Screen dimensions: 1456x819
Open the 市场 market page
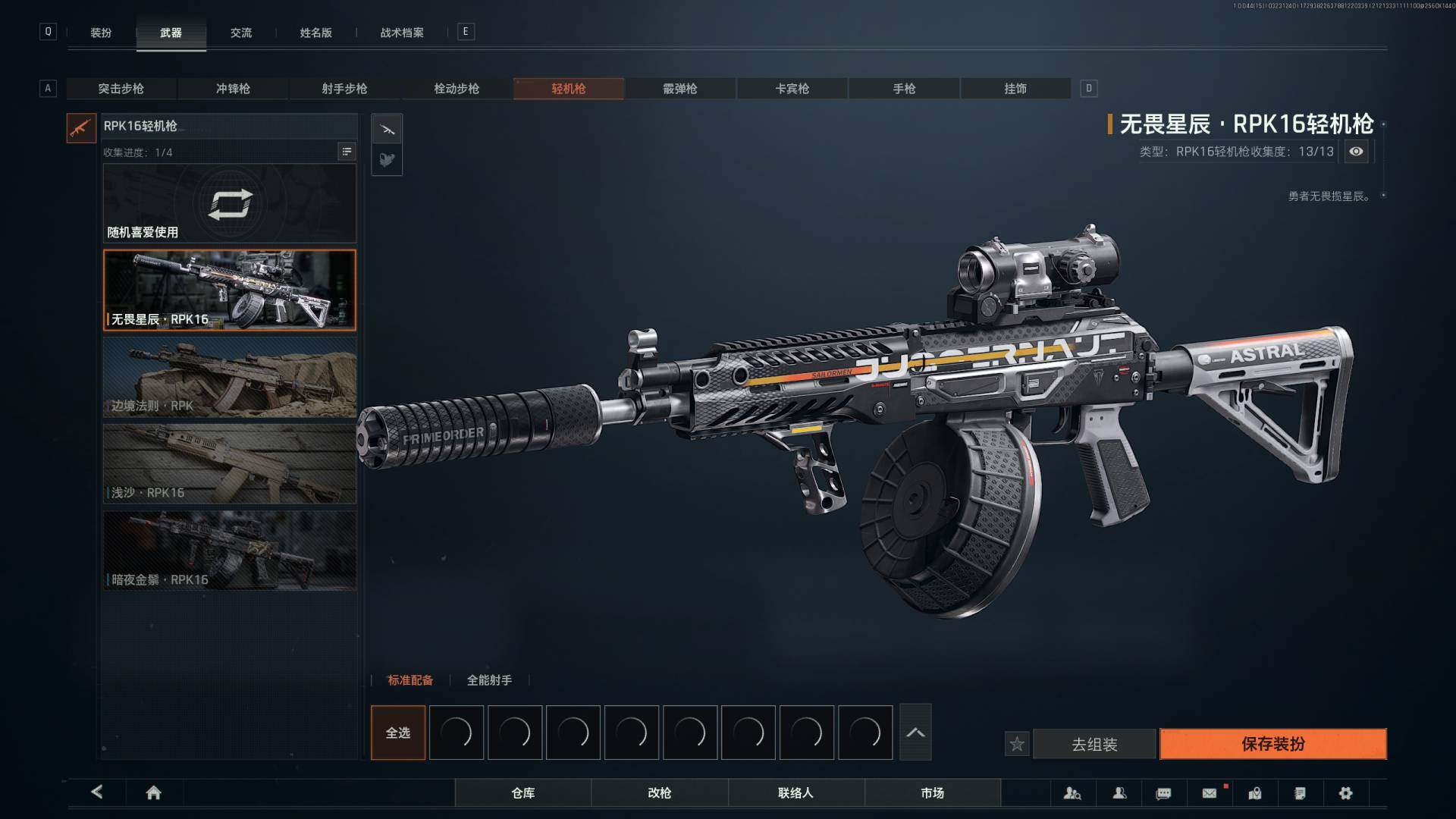tap(932, 792)
